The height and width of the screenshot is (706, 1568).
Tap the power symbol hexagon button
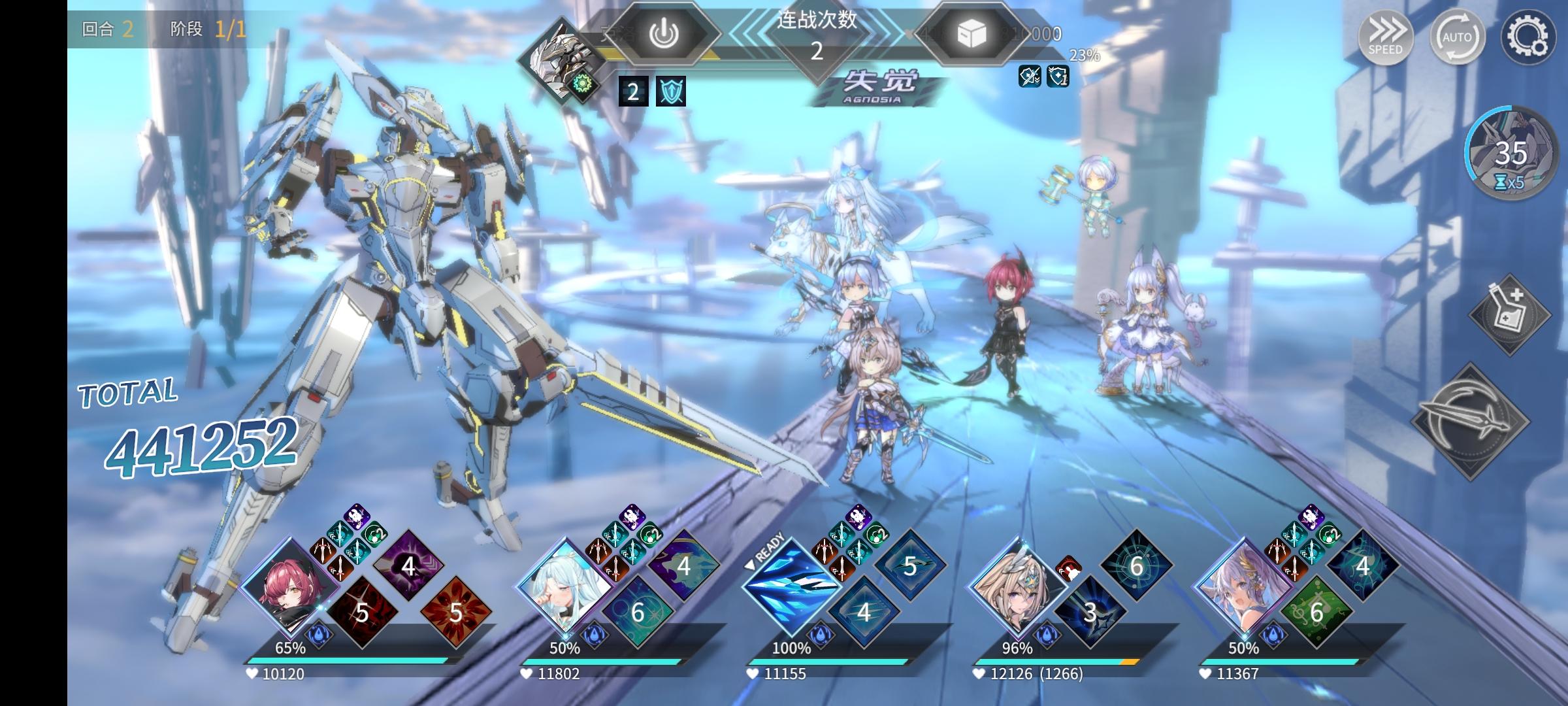coord(663,34)
